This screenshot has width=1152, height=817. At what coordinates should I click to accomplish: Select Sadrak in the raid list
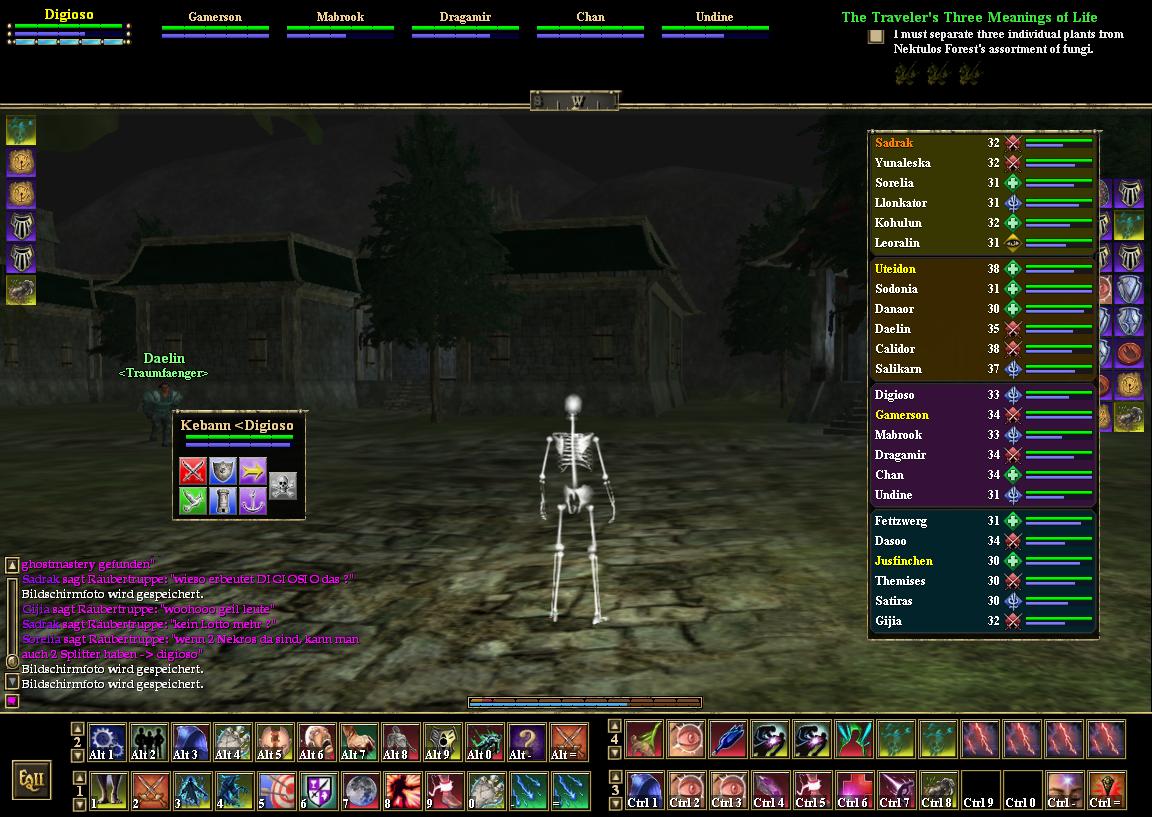894,143
